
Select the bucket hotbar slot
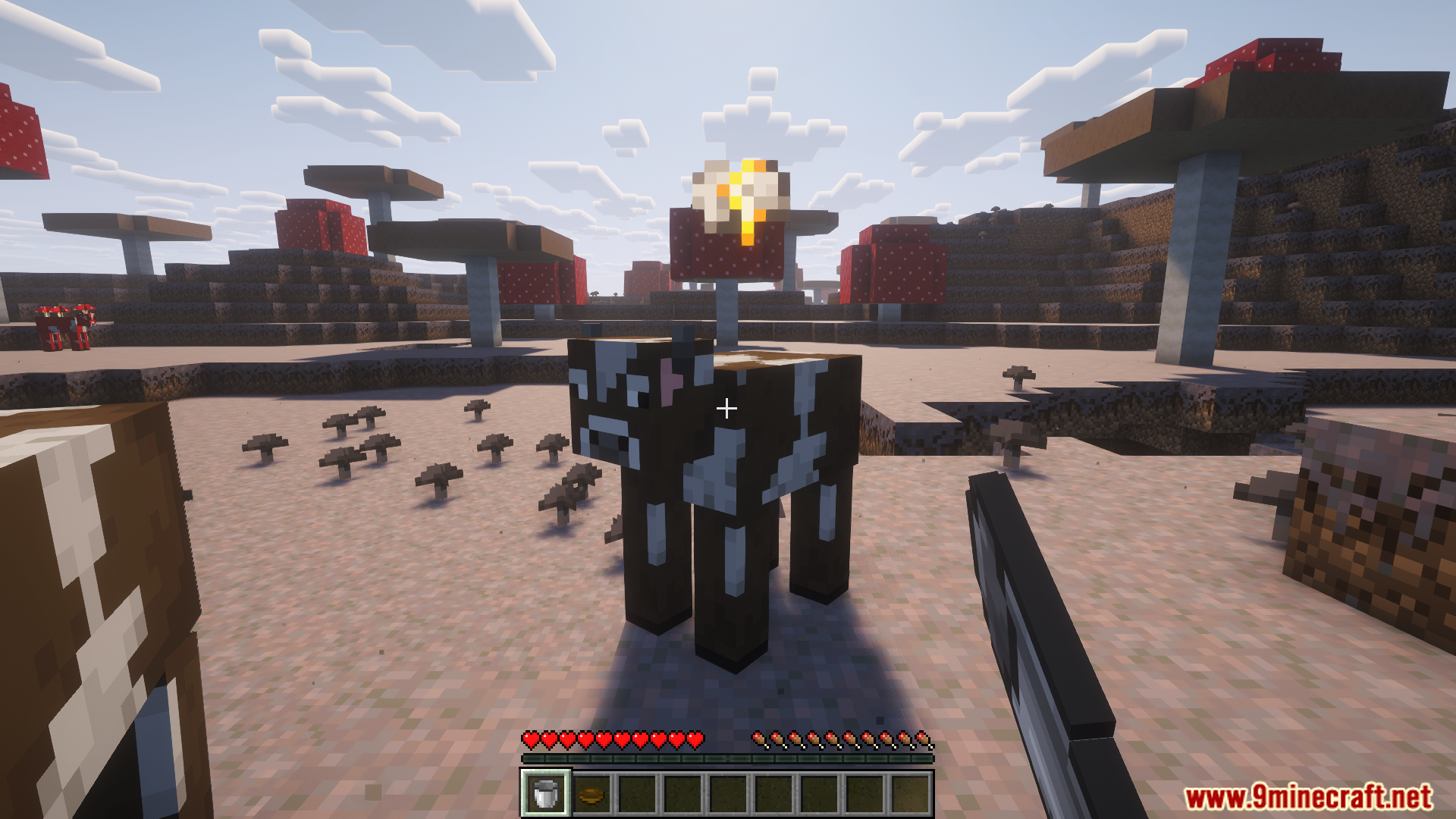545,794
